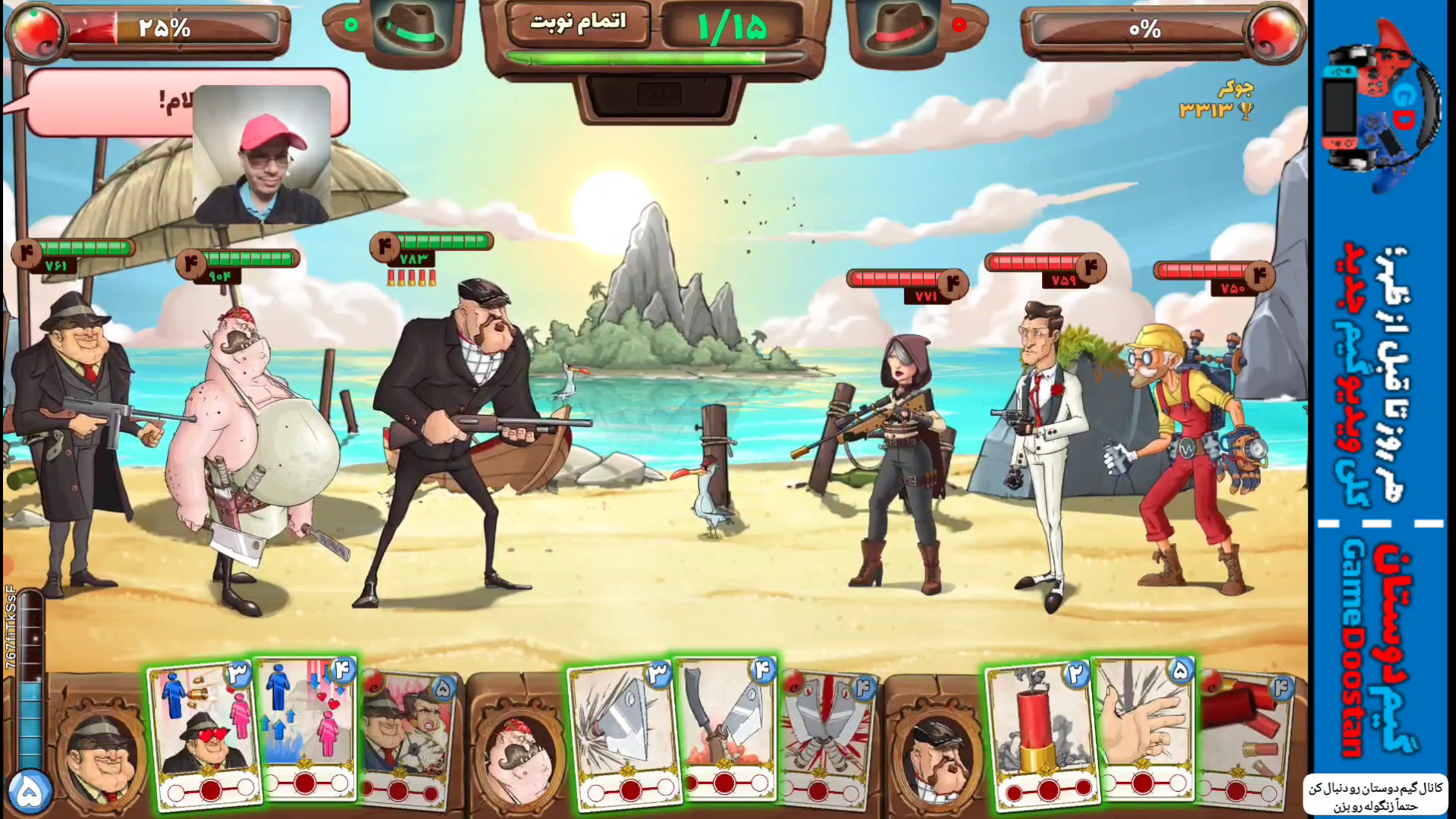Select the blue and pink figures arrows card
The width and height of the screenshot is (1456, 819).
click(x=307, y=728)
